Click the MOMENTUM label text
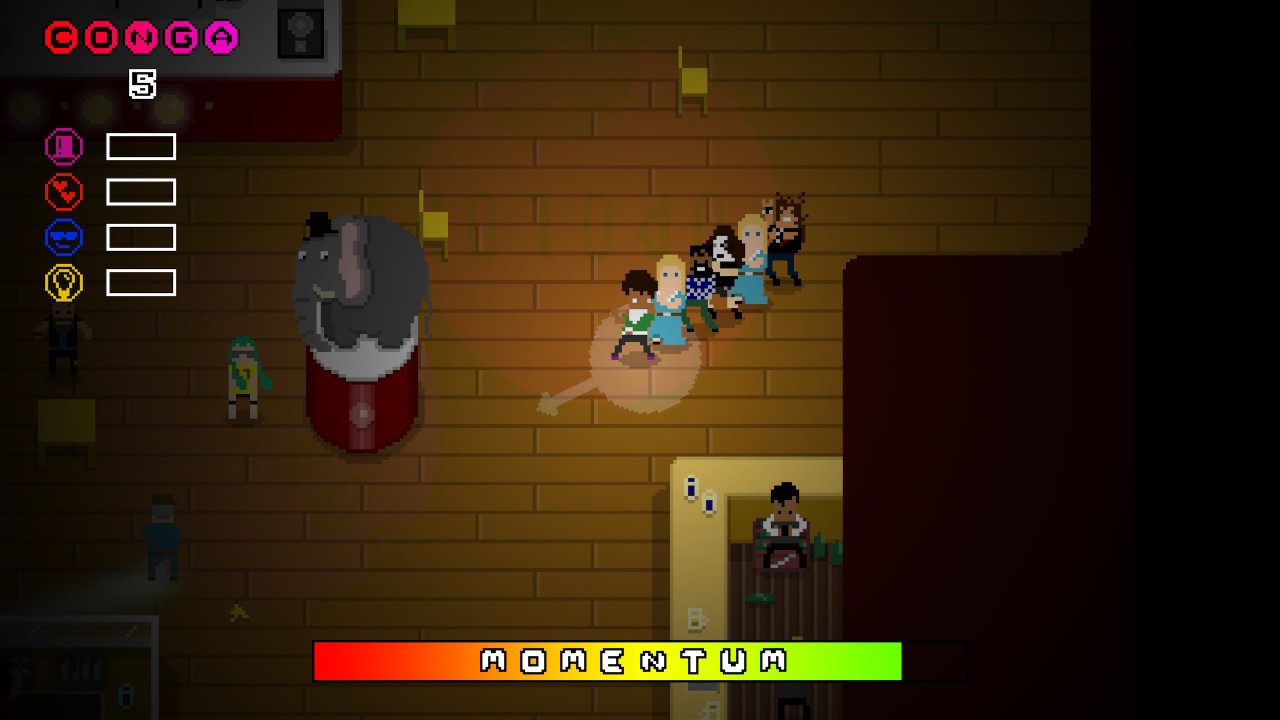 (x=632, y=659)
